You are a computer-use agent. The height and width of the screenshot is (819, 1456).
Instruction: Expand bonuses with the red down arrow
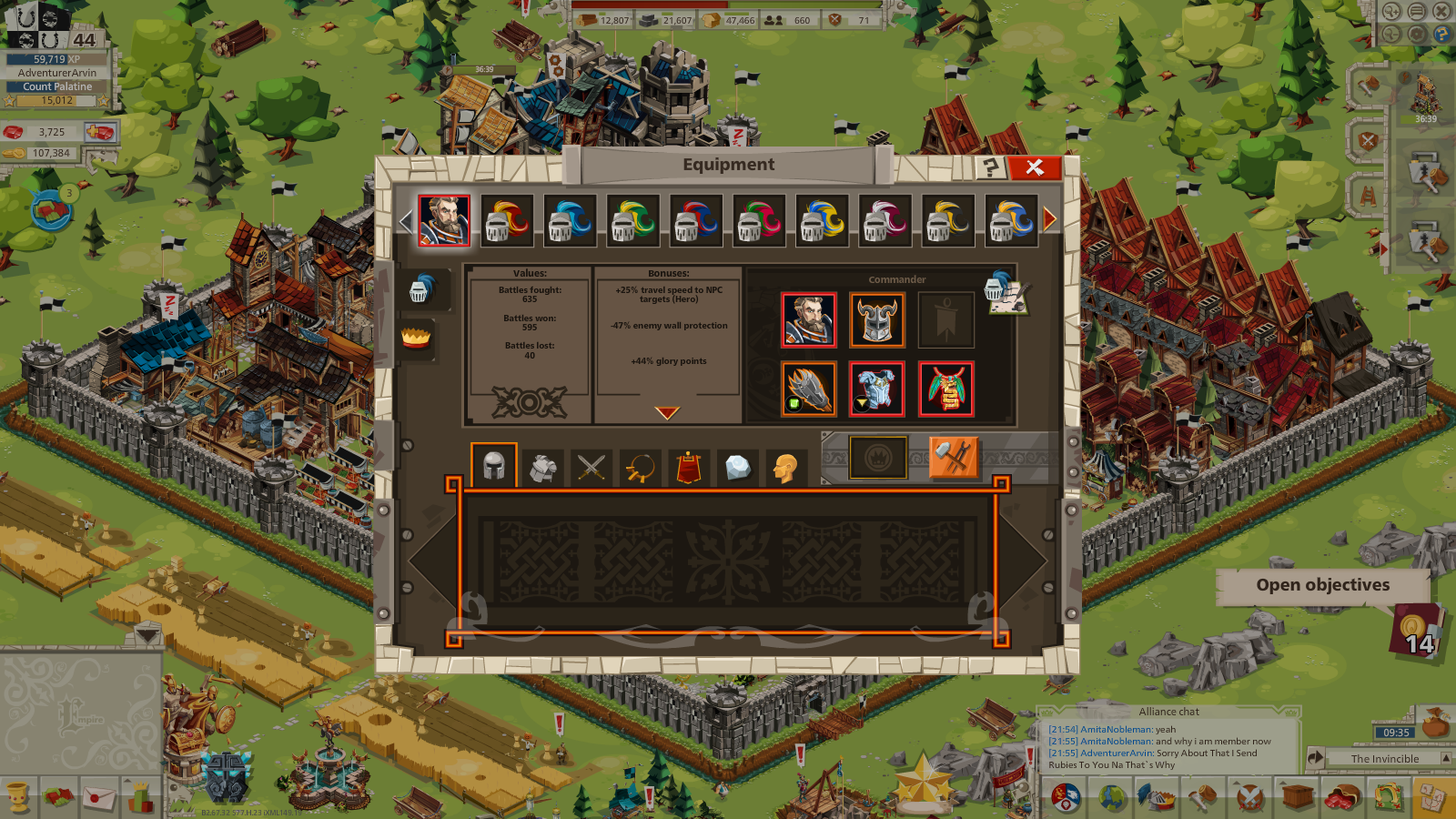668,411
